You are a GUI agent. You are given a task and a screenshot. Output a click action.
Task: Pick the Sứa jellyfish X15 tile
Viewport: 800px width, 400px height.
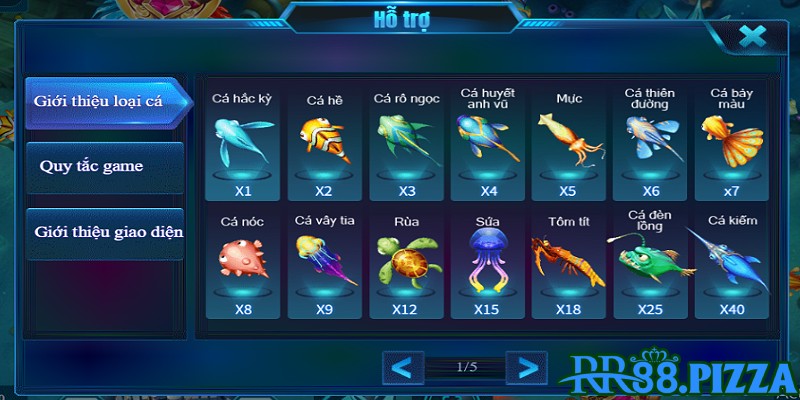(488, 263)
